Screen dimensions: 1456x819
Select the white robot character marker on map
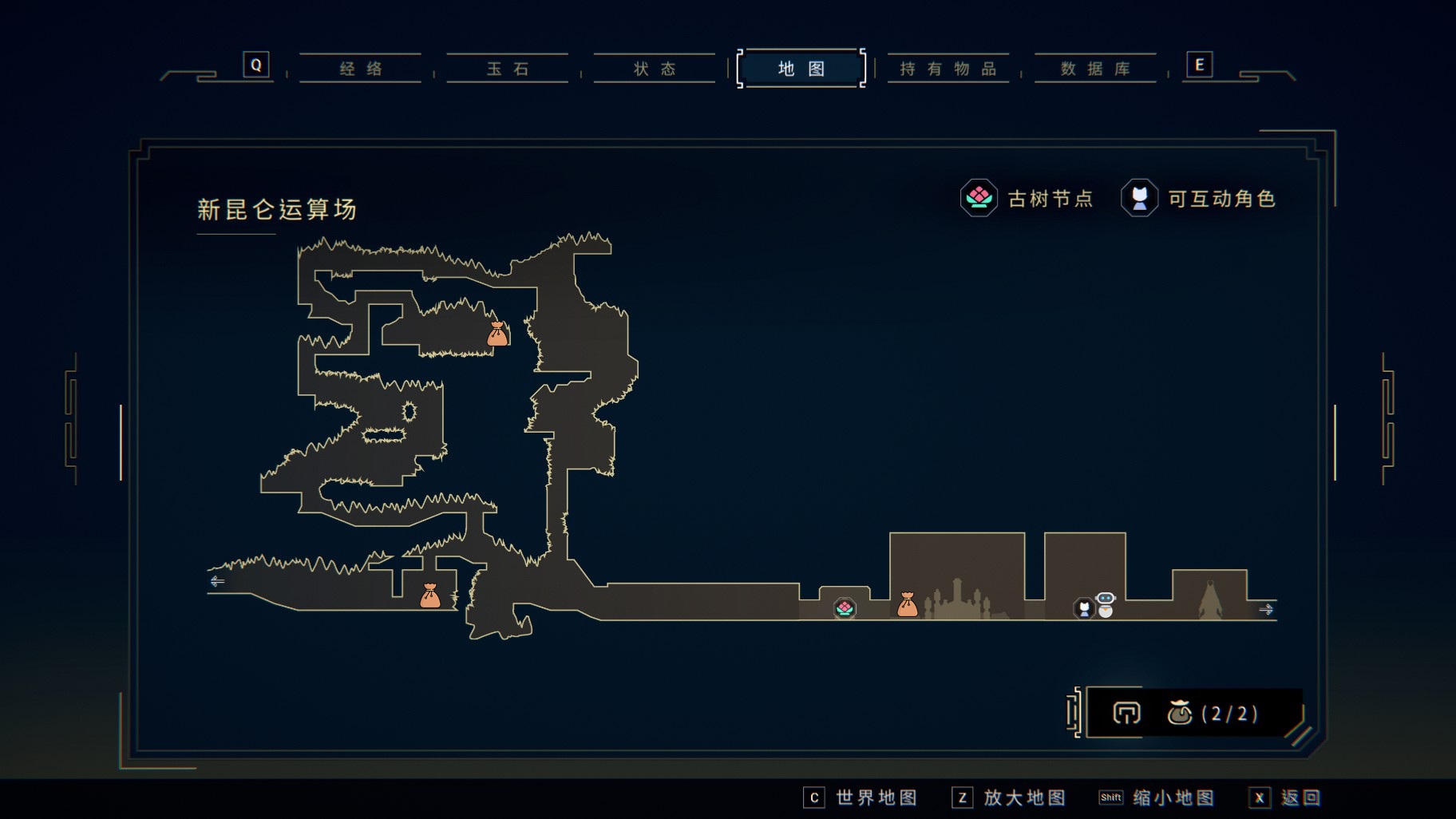pos(1106,604)
